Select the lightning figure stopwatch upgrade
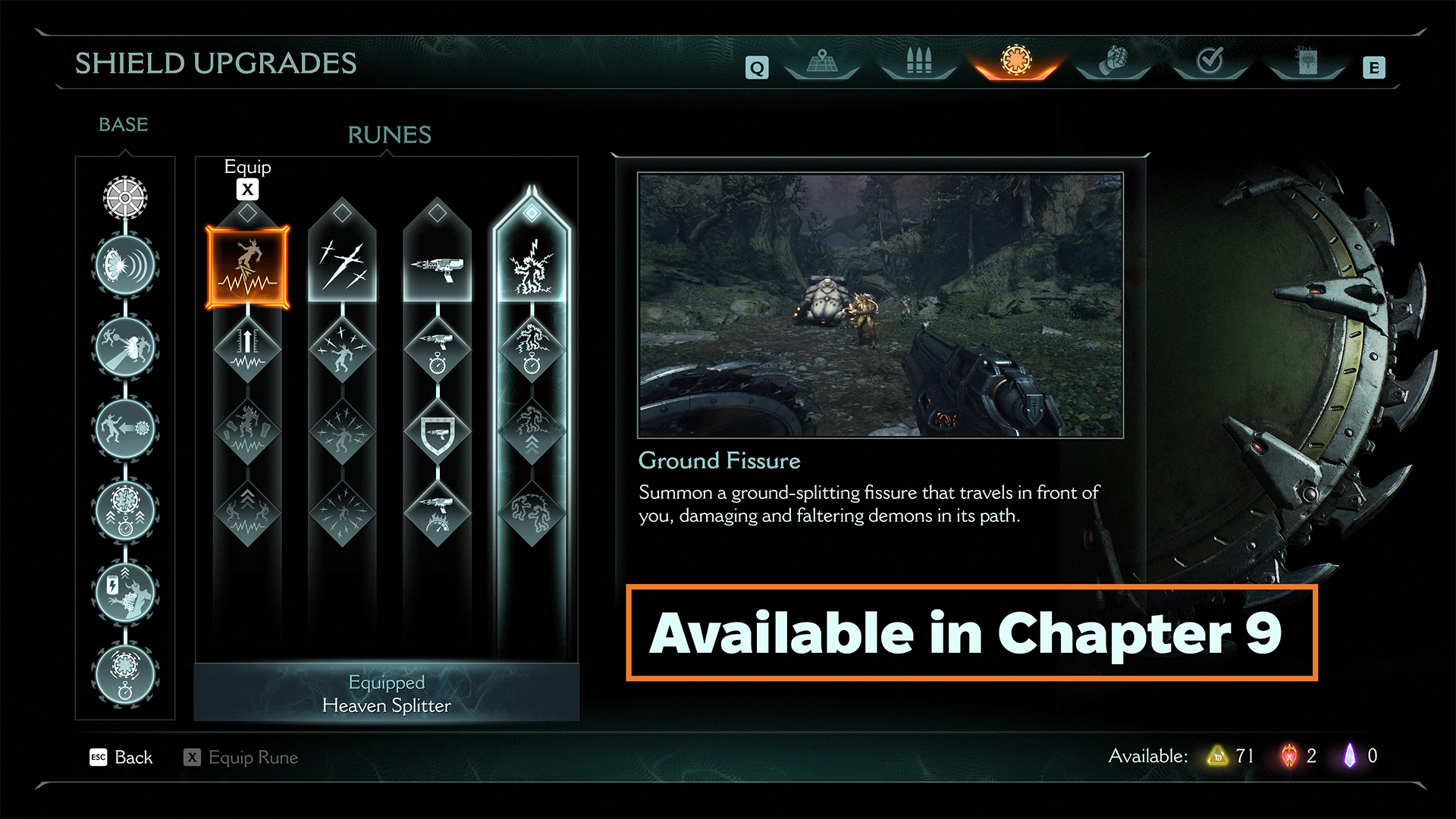The height and width of the screenshot is (819, 1456). (532, 349)
